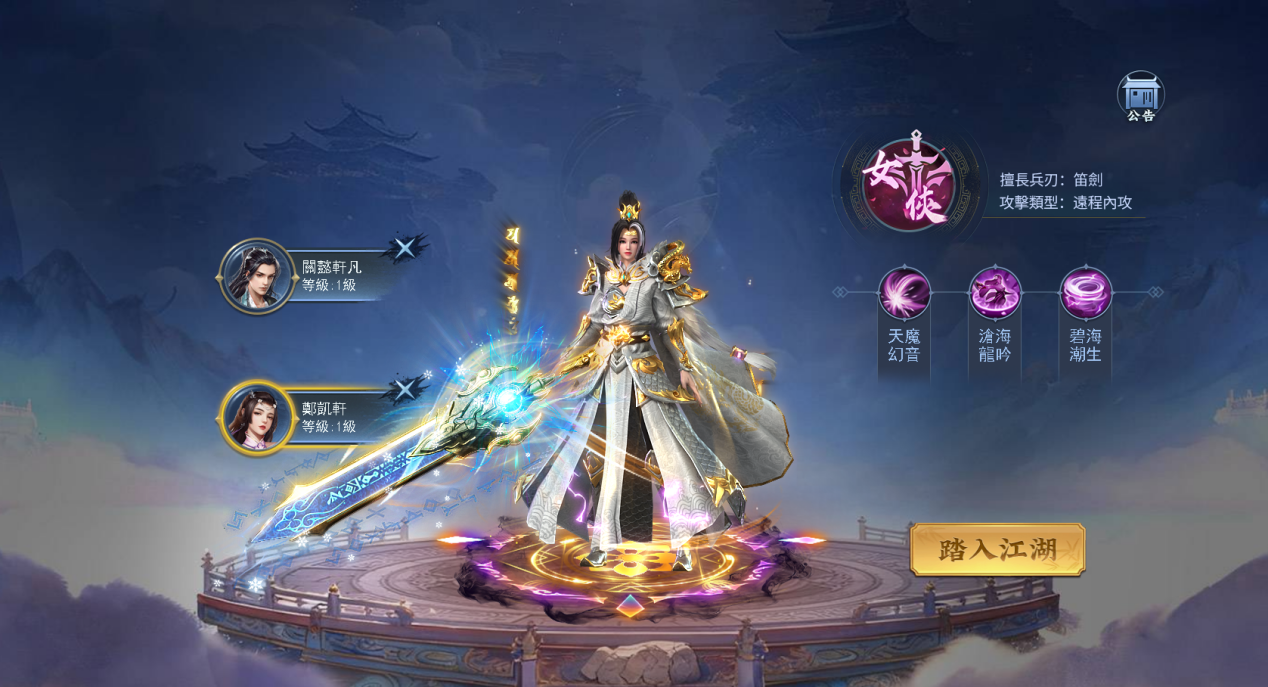1268x687 pixels.
Task: Click the 踏入江湖 enter game button
Action: click(x=997, y=549)
